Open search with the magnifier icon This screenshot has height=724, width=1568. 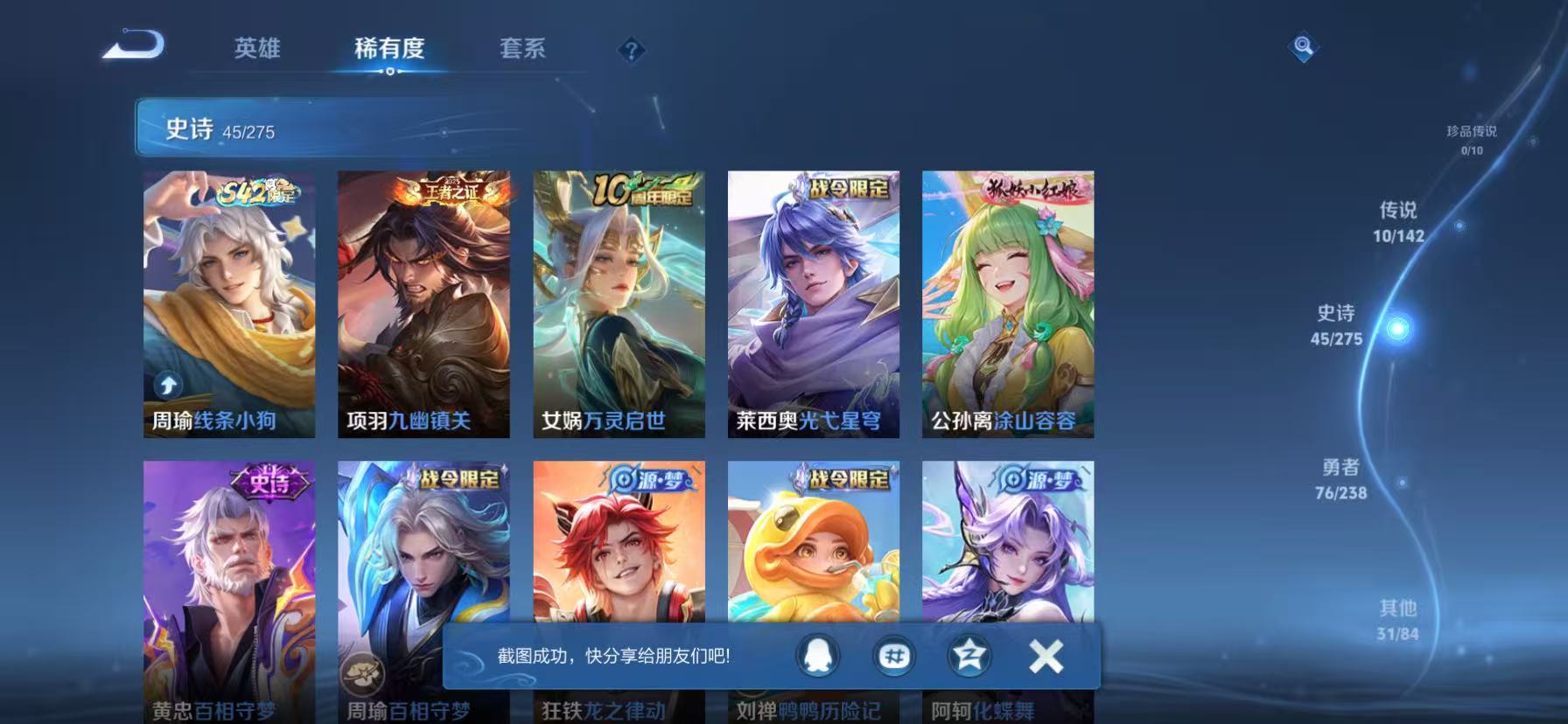(1303, 48)
